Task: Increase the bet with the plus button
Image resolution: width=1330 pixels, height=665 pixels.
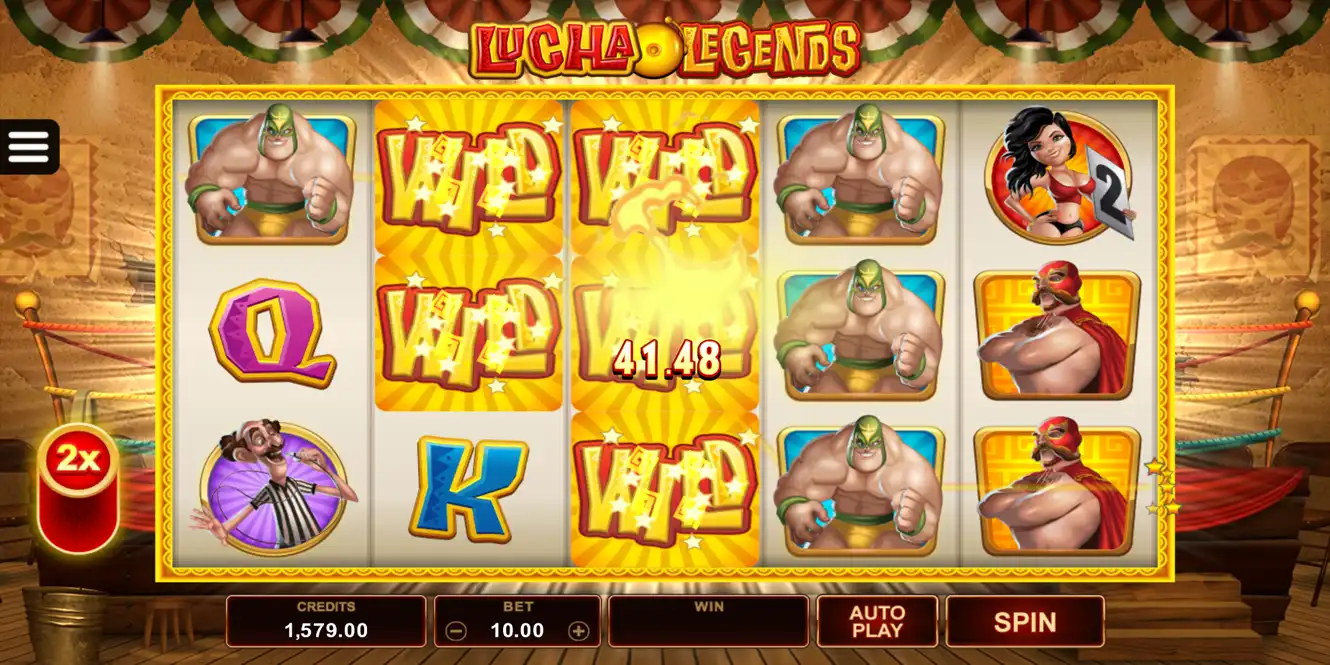Action: point(578,631)
